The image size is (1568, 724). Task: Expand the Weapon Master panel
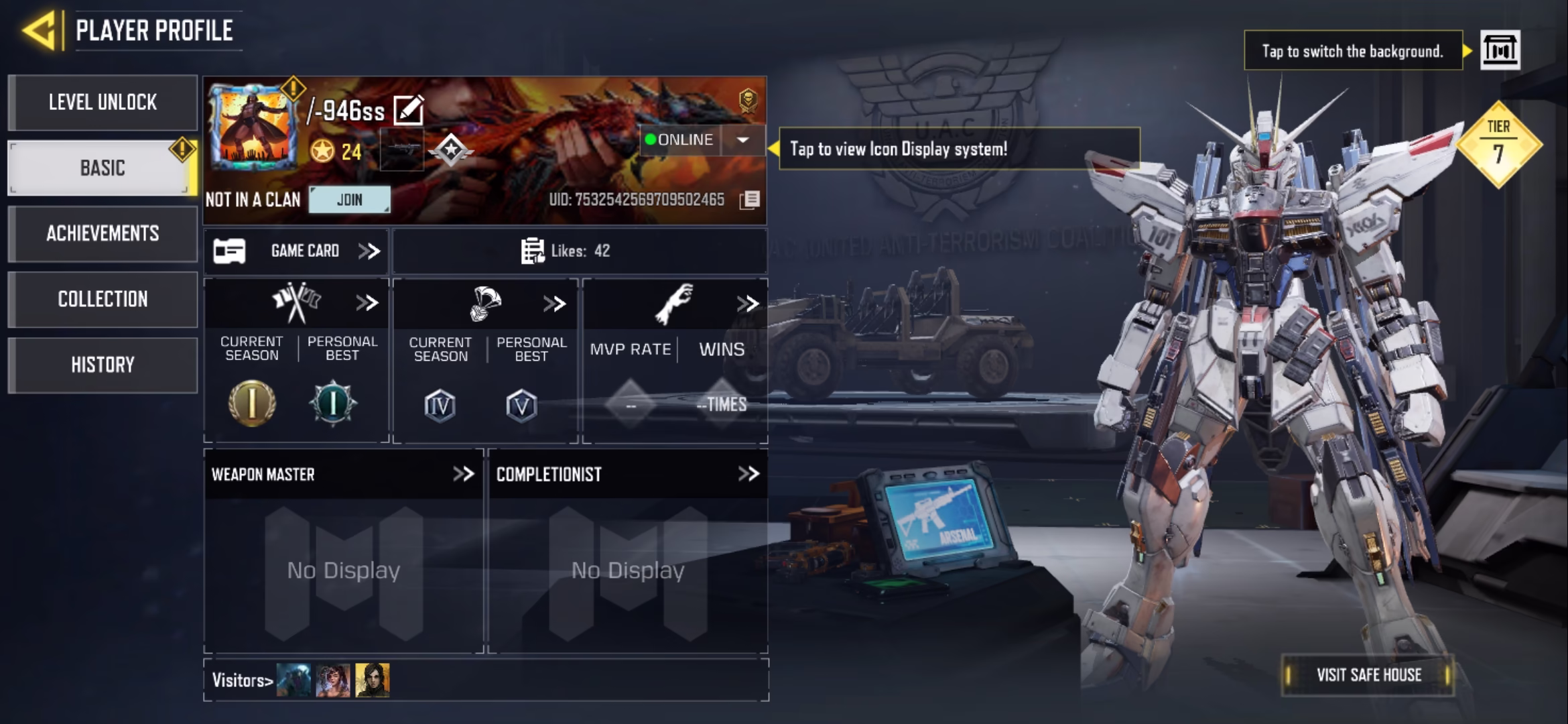(x=463, y=475)
